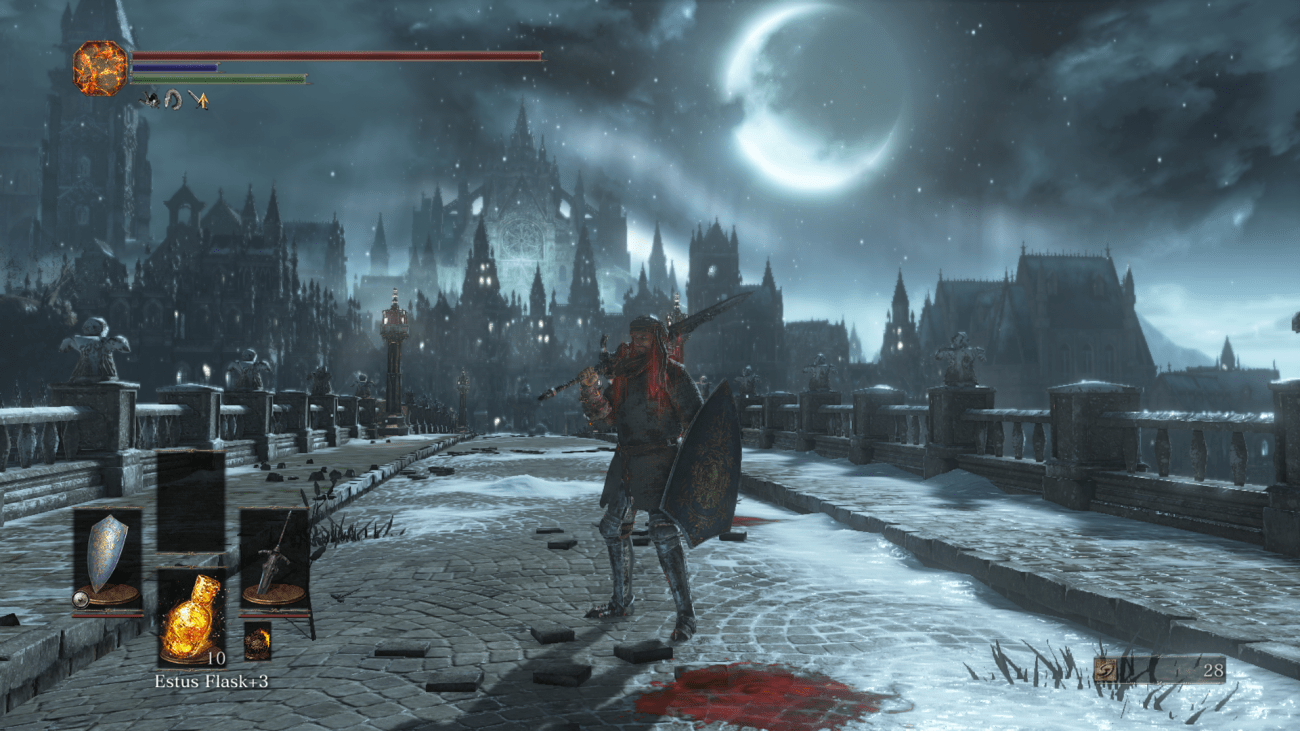Click the blue focus point bar
1300x731 pixels.
(x=175, y=67)
